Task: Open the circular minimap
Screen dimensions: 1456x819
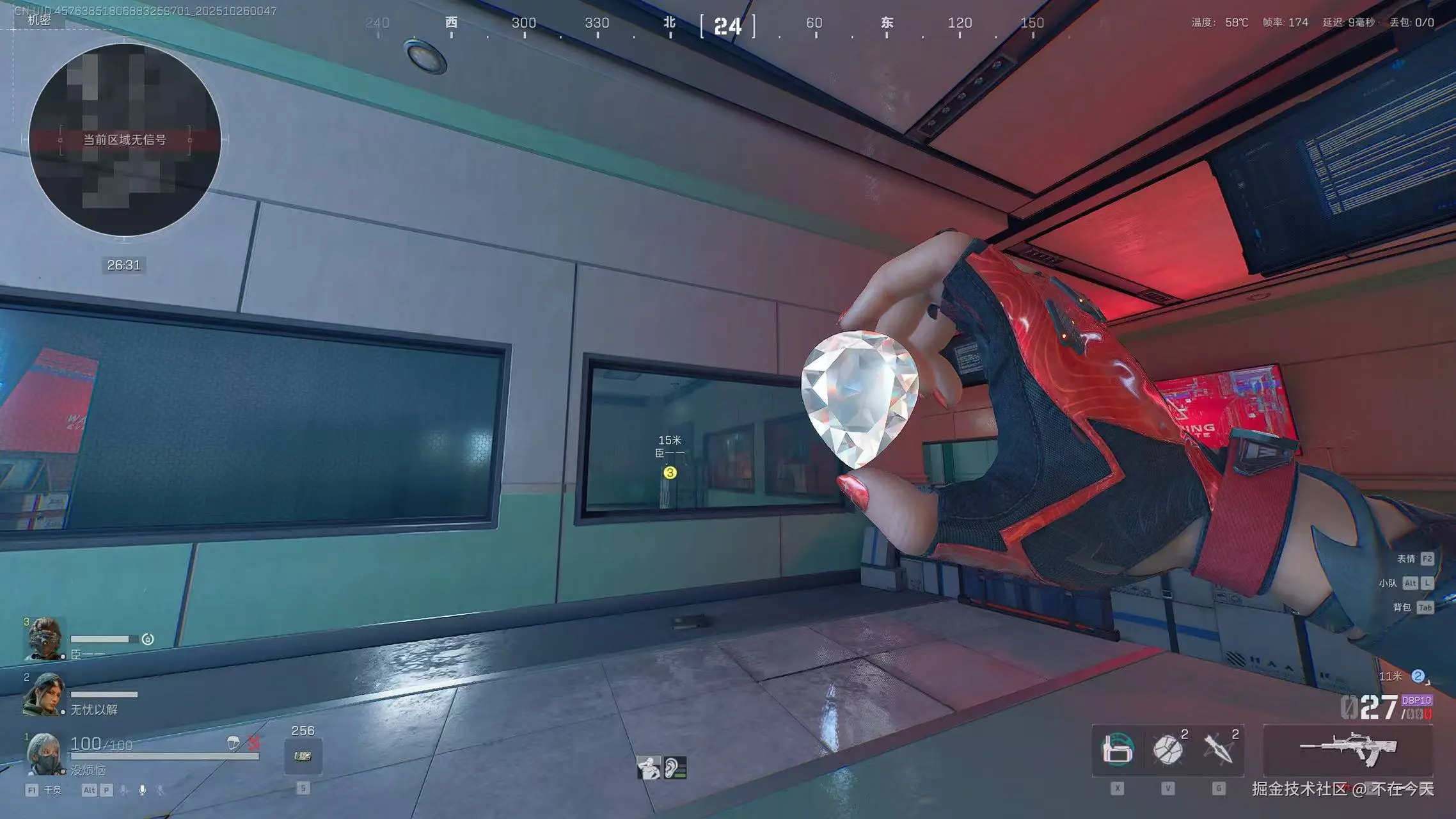Action: coord(125,139)
